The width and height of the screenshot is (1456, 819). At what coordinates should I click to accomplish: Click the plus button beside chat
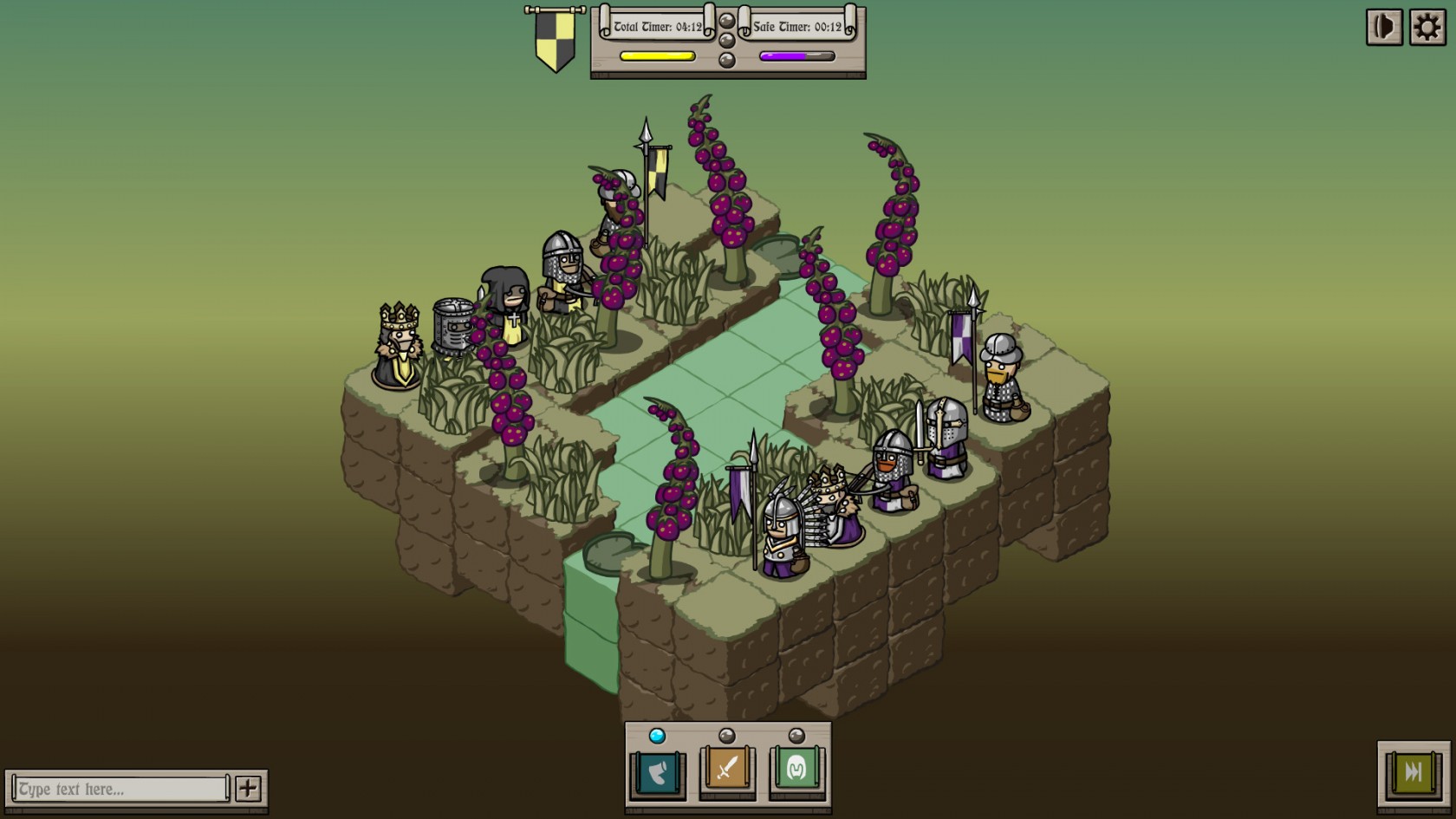249,789
